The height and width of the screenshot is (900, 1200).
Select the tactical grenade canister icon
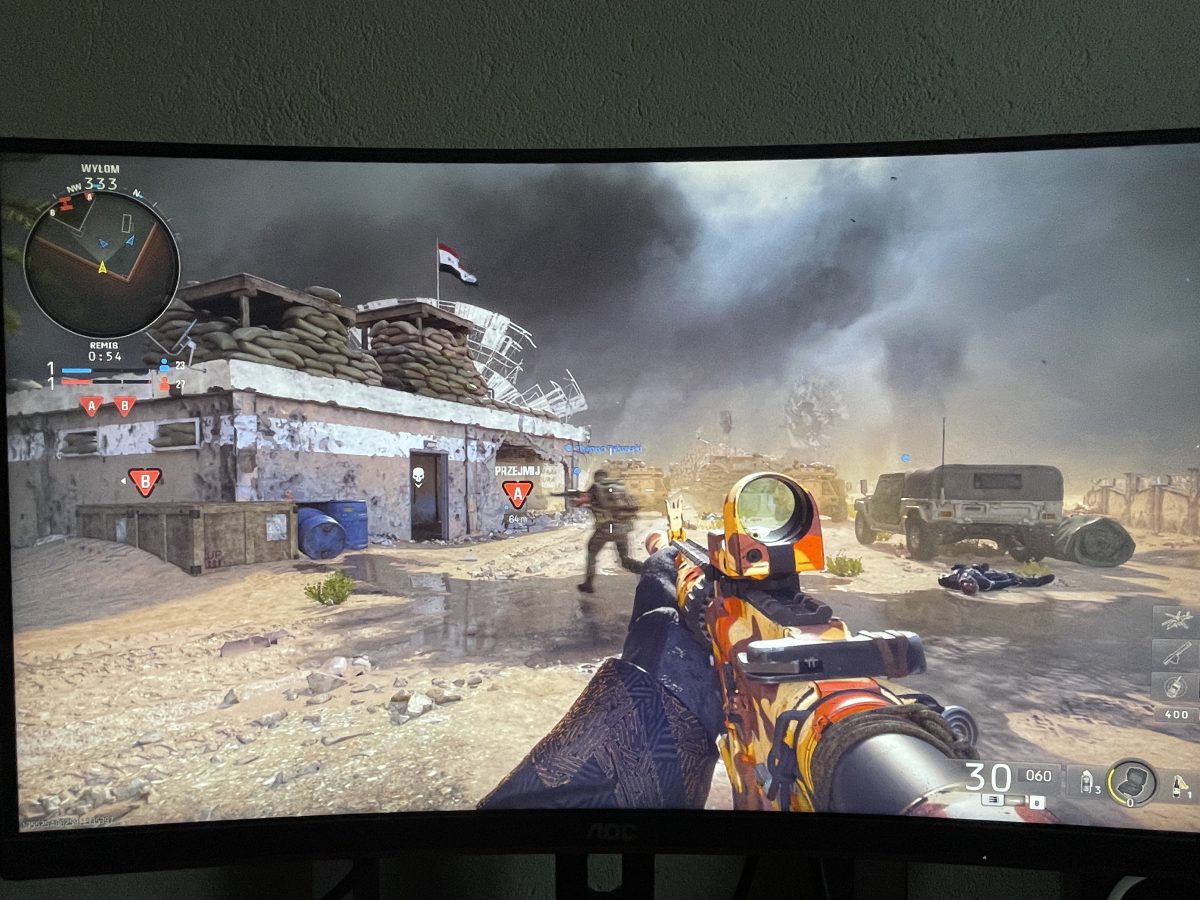point(1087,781)
